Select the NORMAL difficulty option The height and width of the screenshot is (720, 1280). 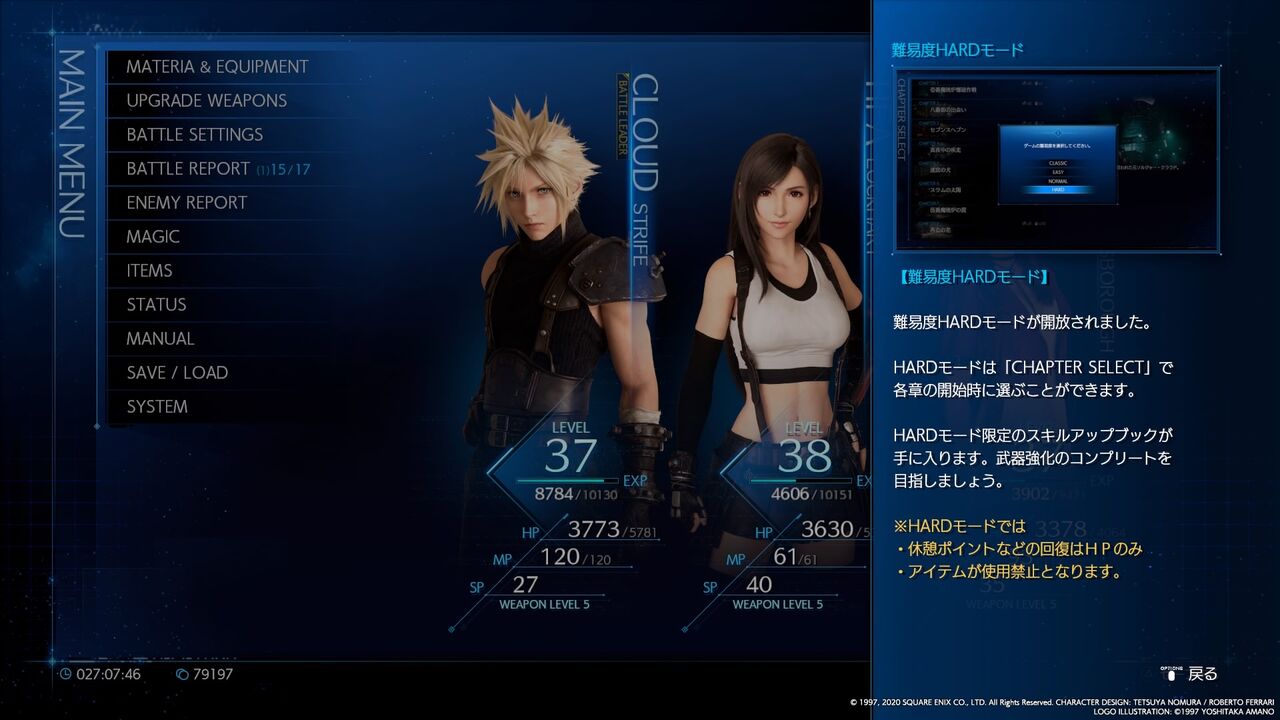click(x=1059, y=181)
